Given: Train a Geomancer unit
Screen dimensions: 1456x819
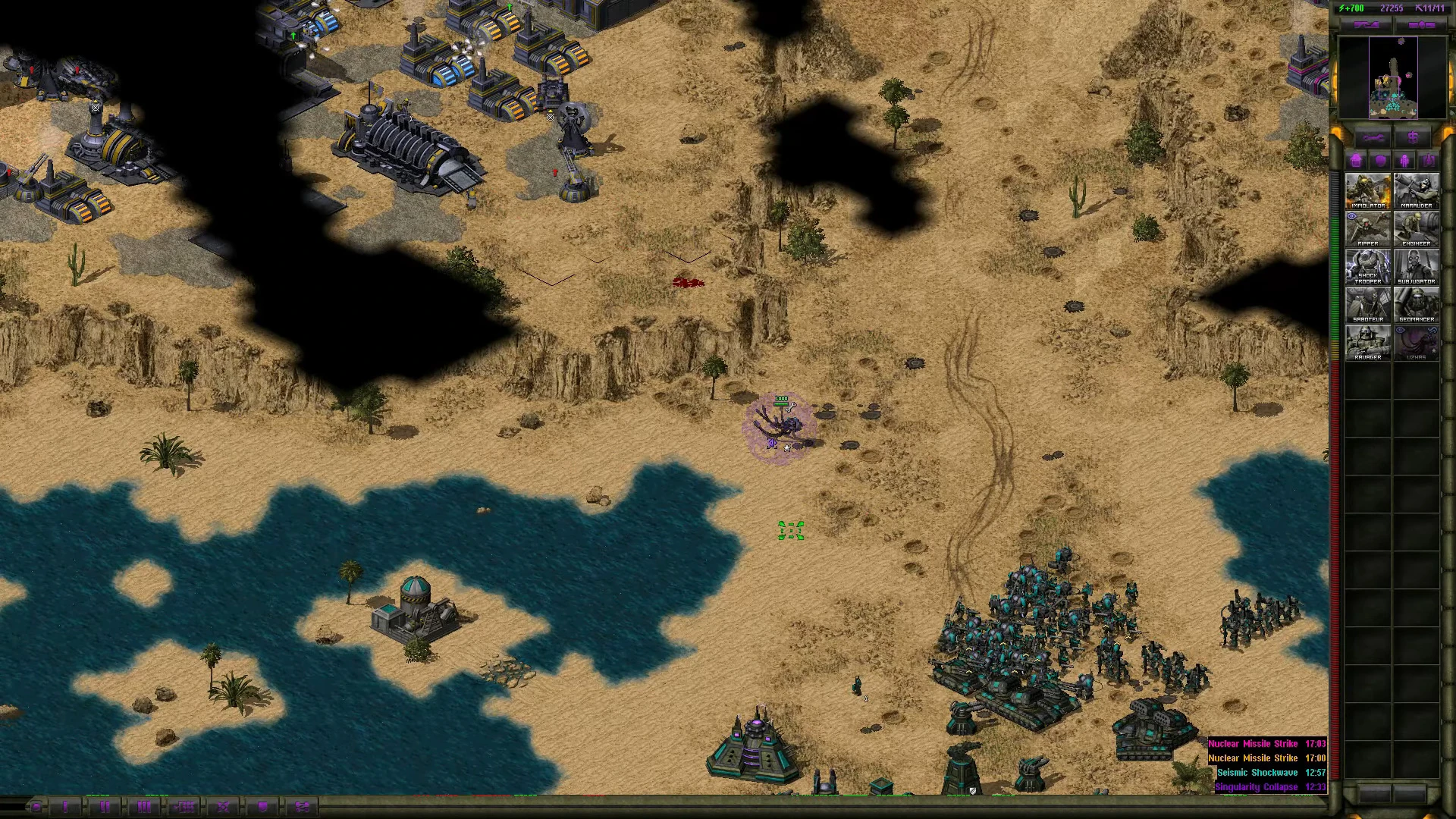Looking at the screenshot, I should [1417, 304].
